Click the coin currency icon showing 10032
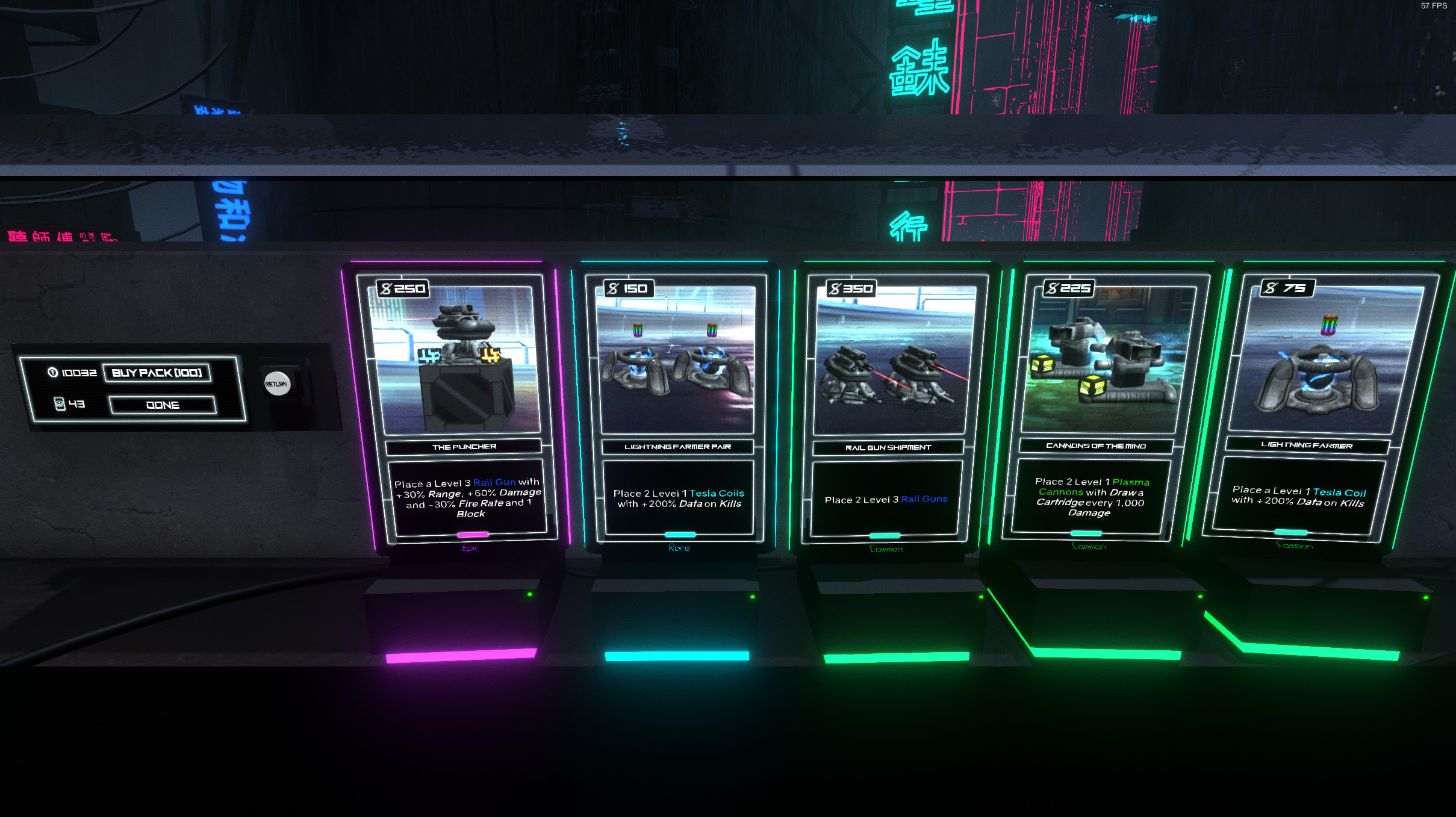 tap(52, 373)
